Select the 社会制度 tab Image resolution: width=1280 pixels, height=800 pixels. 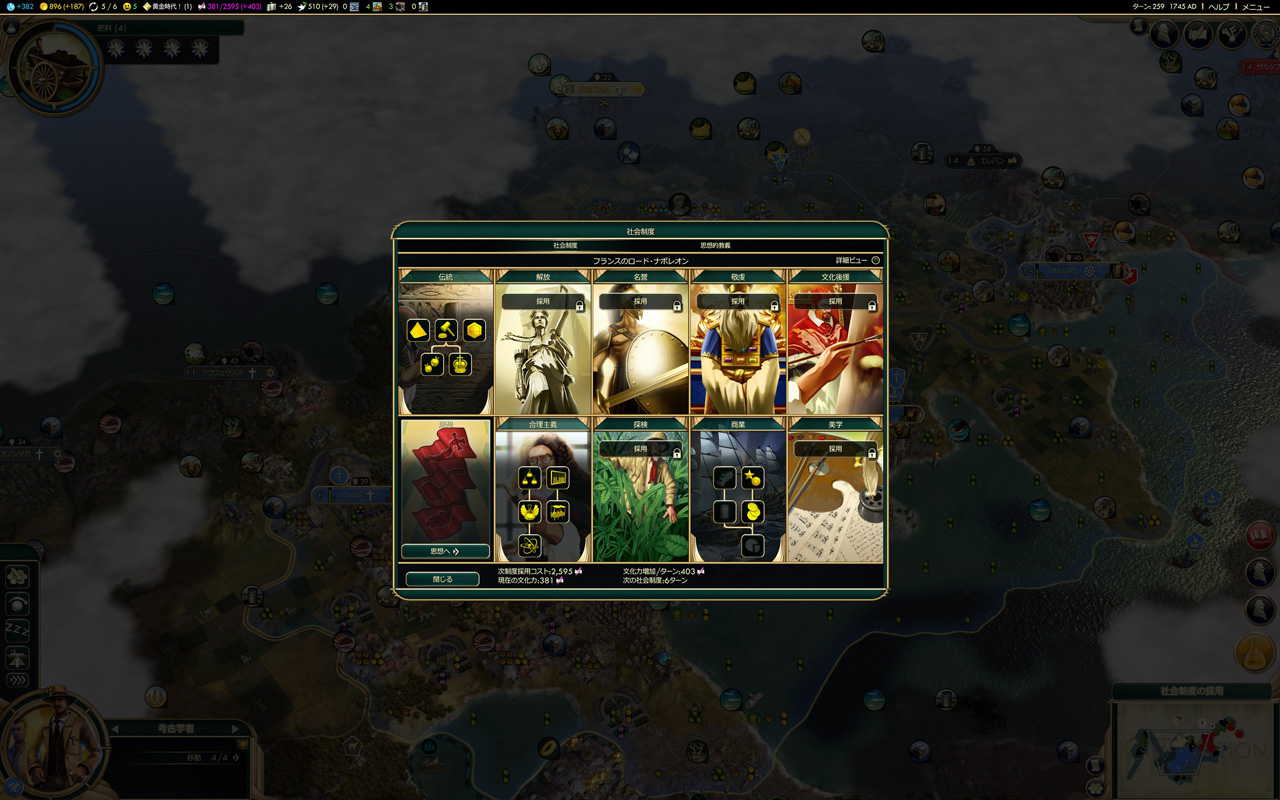pos(565,245)
